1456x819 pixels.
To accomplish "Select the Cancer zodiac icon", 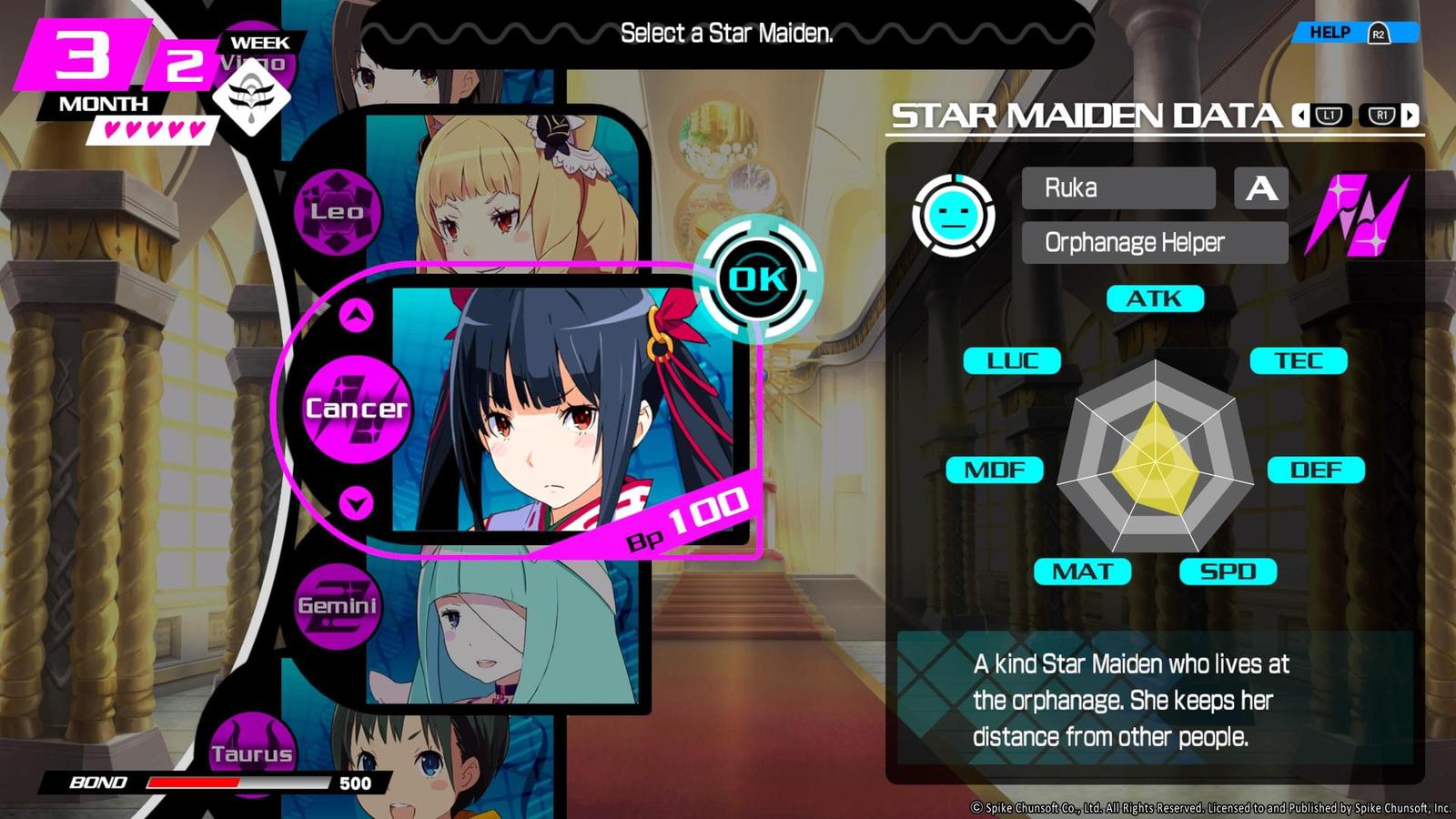I will [x=355, y=409].
